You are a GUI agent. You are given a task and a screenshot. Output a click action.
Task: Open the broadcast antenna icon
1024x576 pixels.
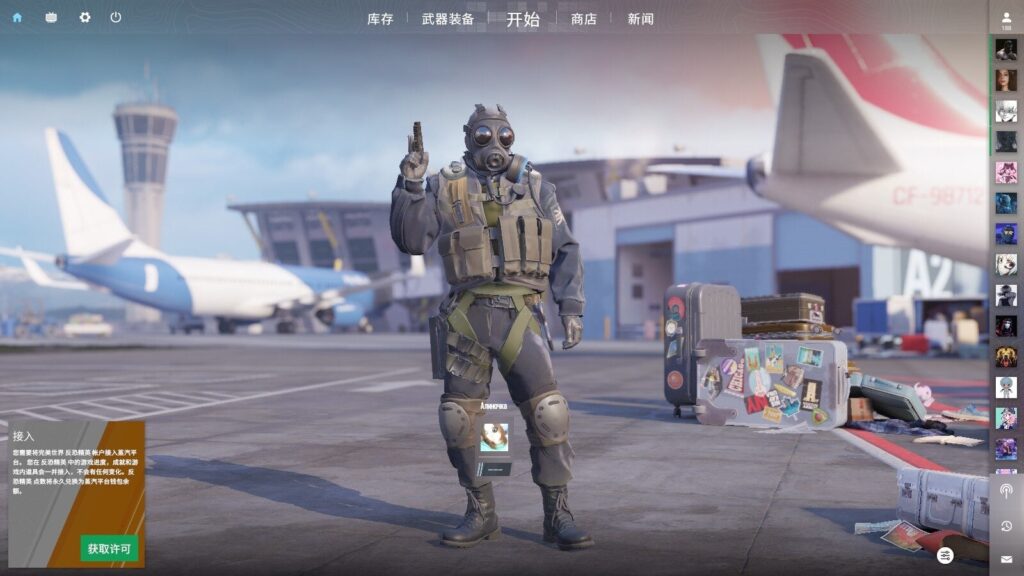point(1006,491)
